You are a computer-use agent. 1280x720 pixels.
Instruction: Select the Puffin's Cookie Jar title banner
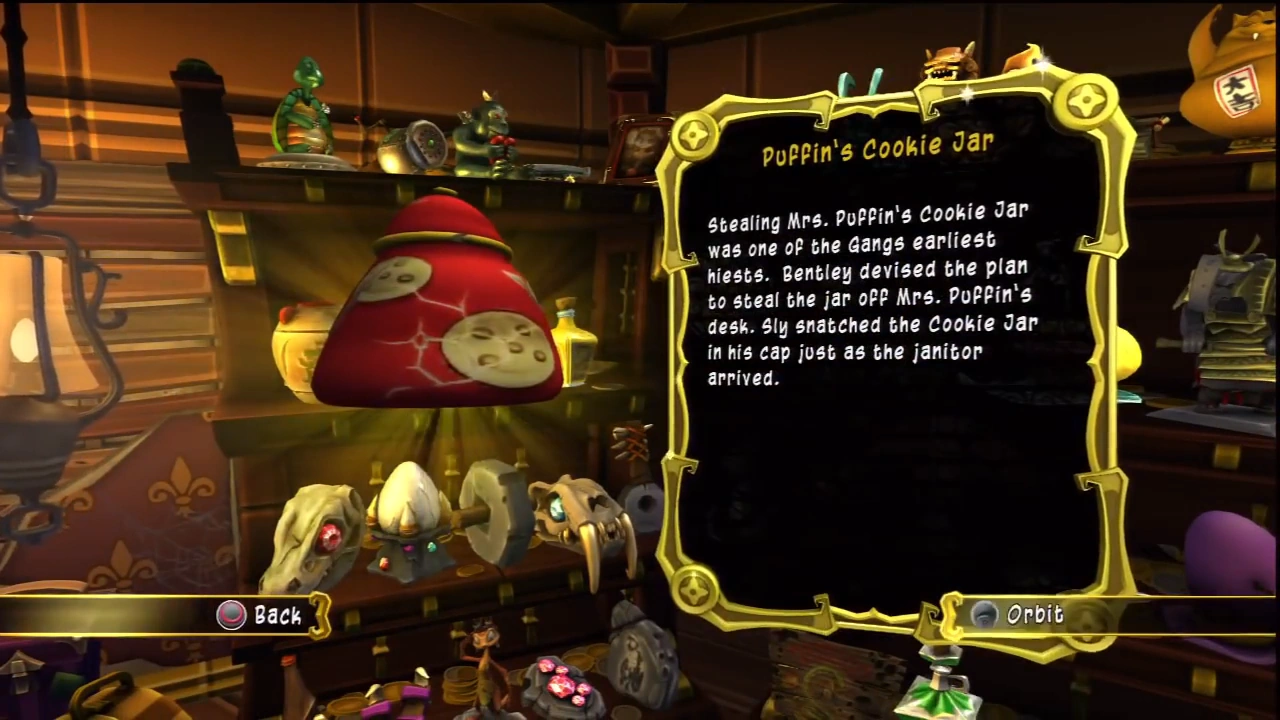[878, 145]
